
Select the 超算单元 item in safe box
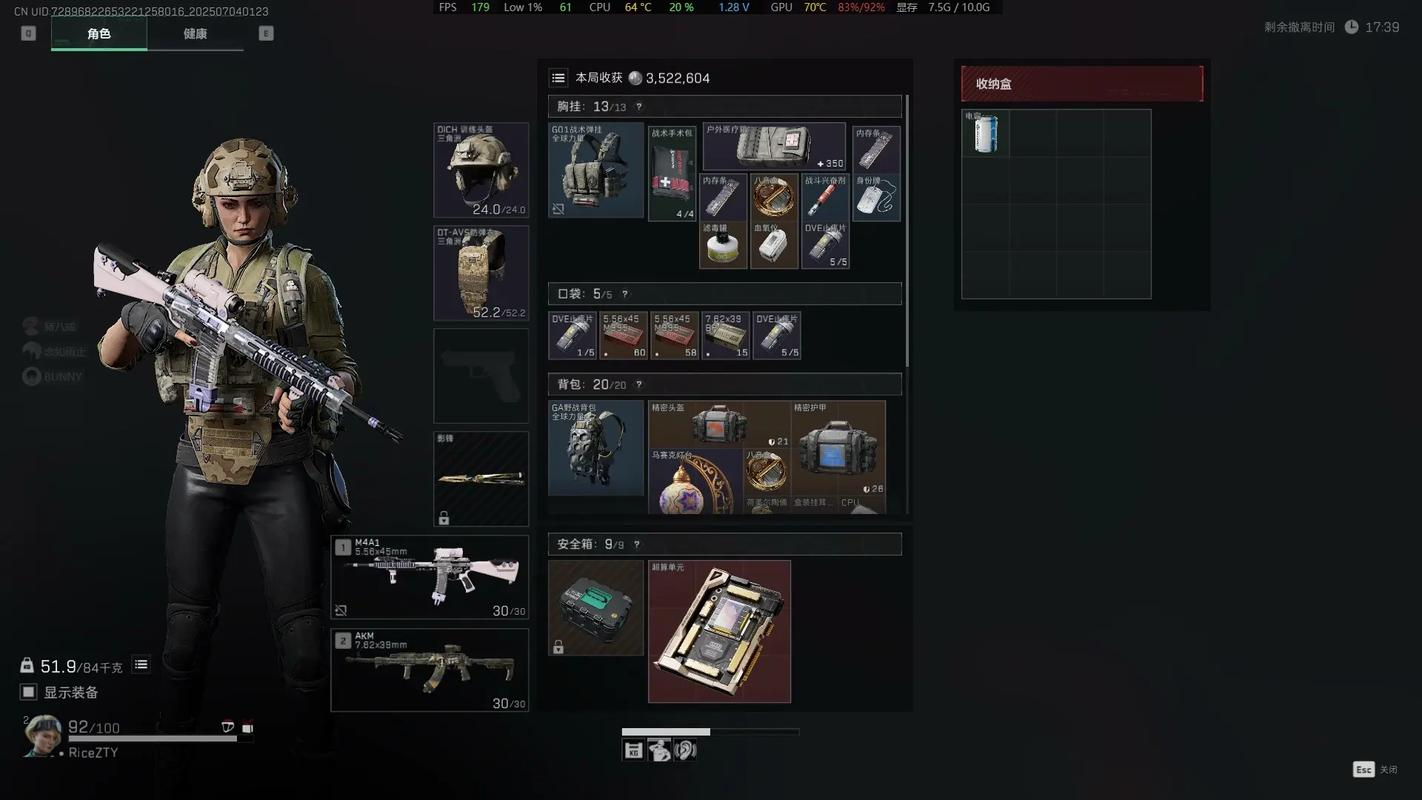pyautogui.click(x=719, y=631)
